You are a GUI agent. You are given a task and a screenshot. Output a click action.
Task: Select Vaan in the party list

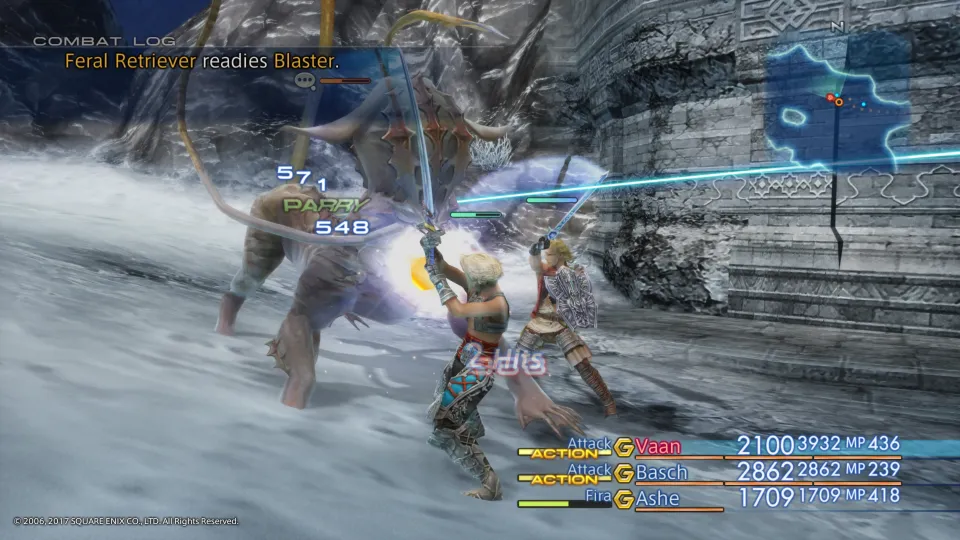point(662,446)
